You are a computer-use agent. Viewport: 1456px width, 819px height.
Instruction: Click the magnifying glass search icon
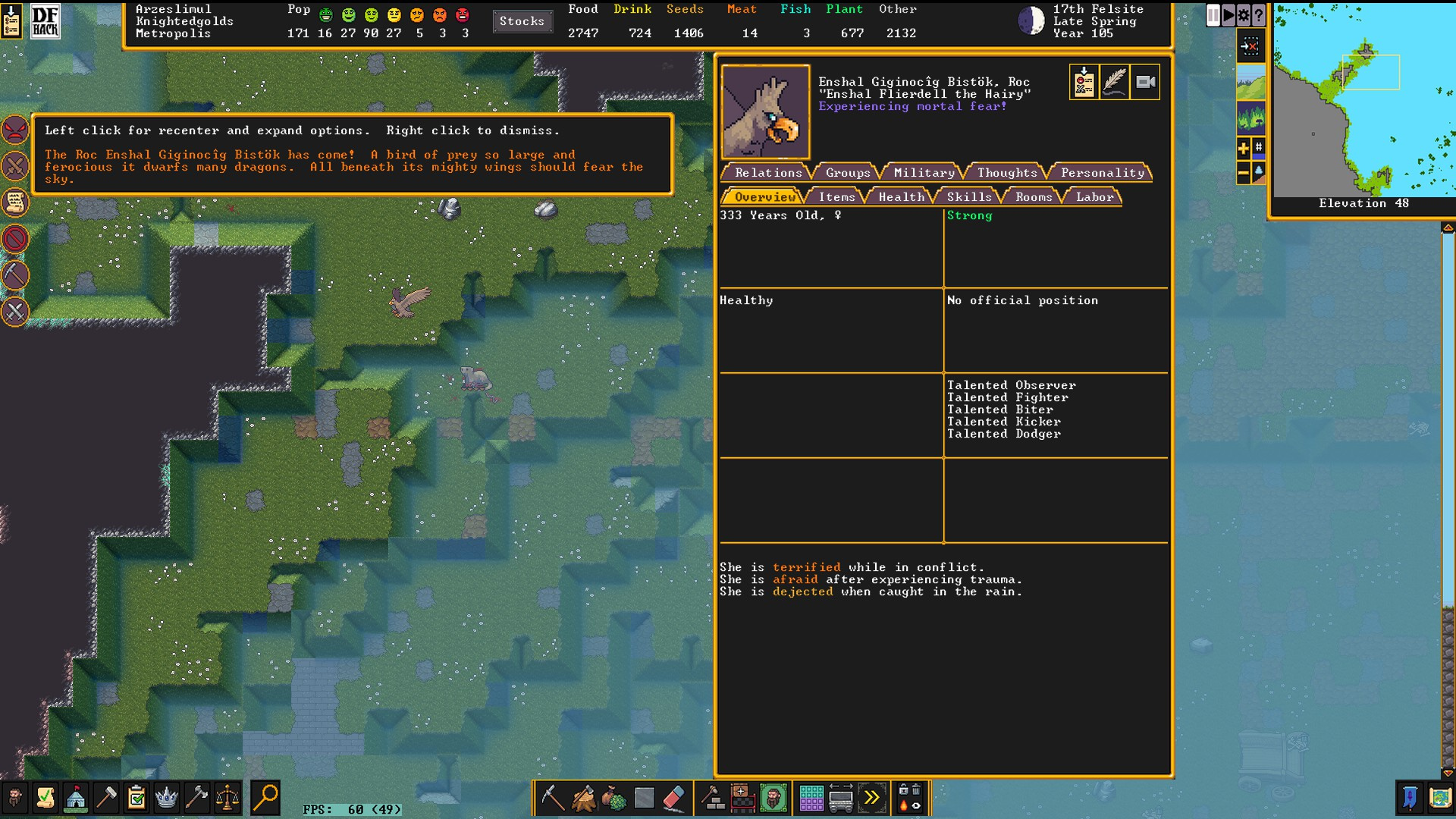[x=265, y=798]
